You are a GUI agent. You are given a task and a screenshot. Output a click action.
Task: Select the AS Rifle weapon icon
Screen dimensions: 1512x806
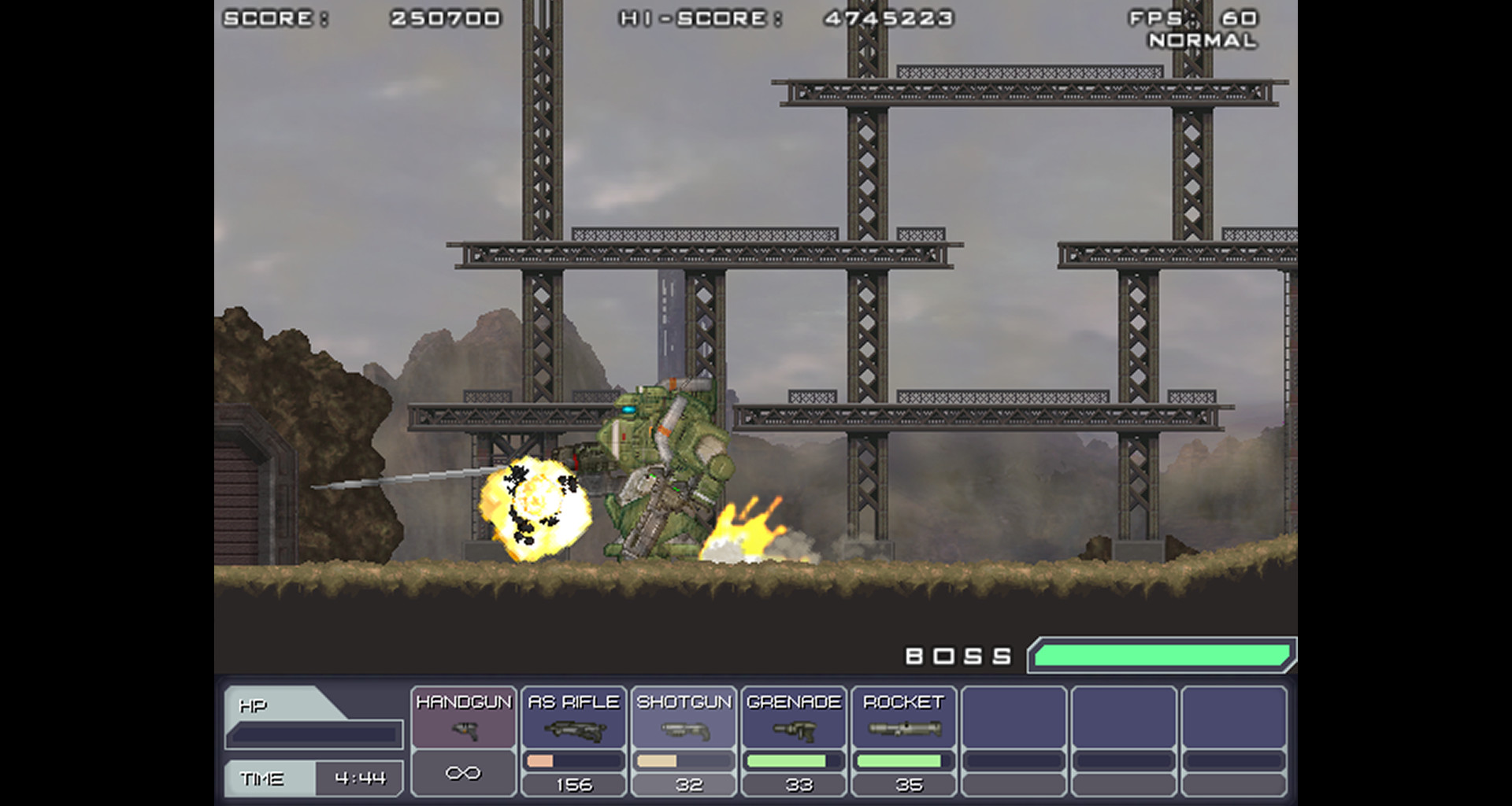[573, 729]
